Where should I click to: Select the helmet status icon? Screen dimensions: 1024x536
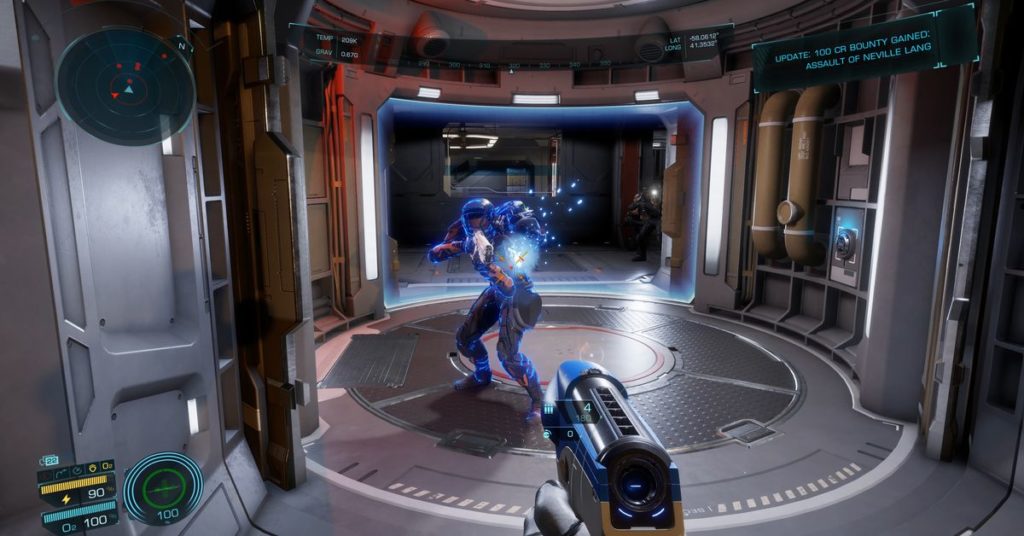(92, 467)
